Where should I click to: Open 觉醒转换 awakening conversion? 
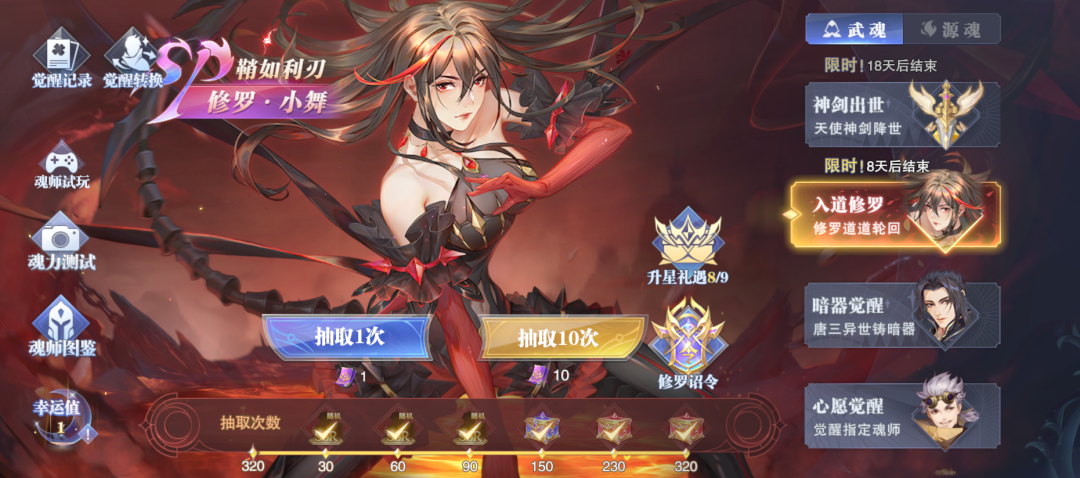(x=133, y=58)
